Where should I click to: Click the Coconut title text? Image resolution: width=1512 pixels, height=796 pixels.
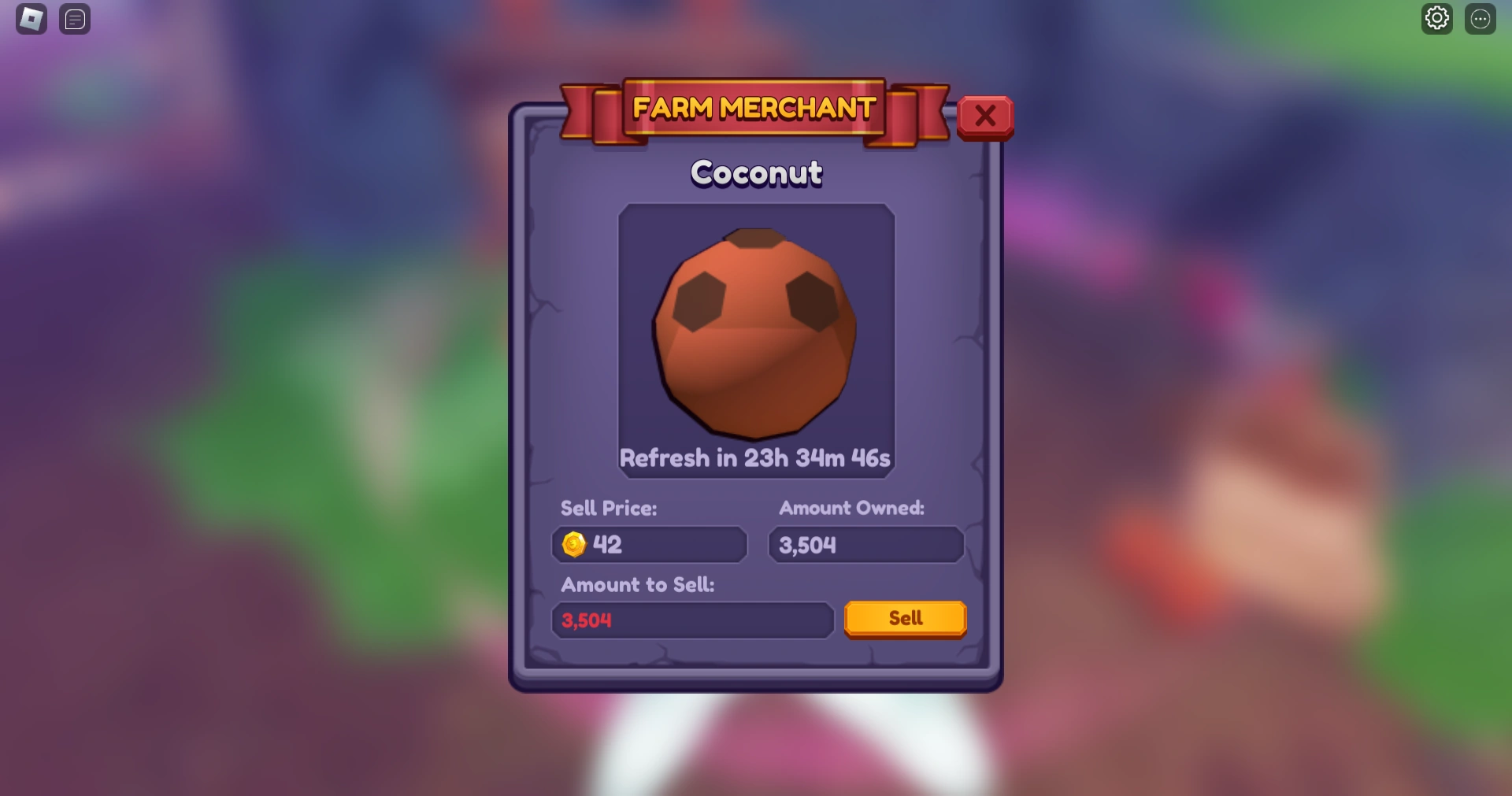pos(755,172)
